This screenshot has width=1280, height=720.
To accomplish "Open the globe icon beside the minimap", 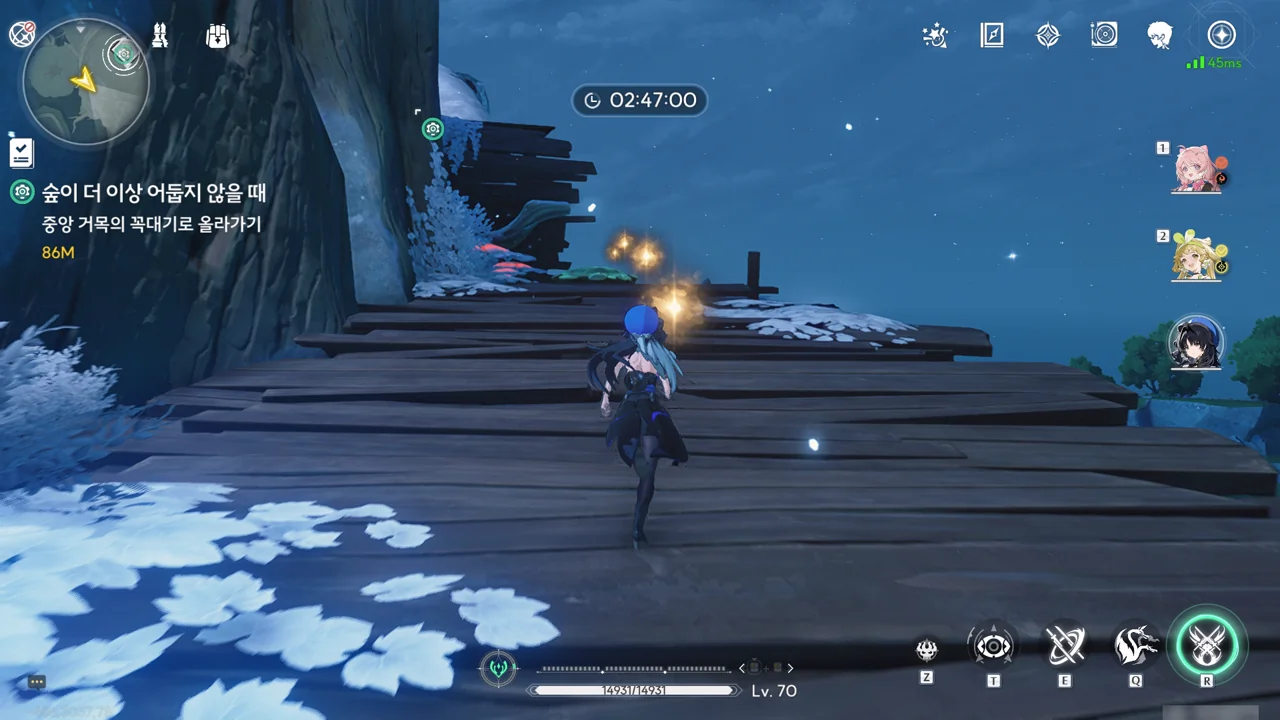I will pos(22,34).
